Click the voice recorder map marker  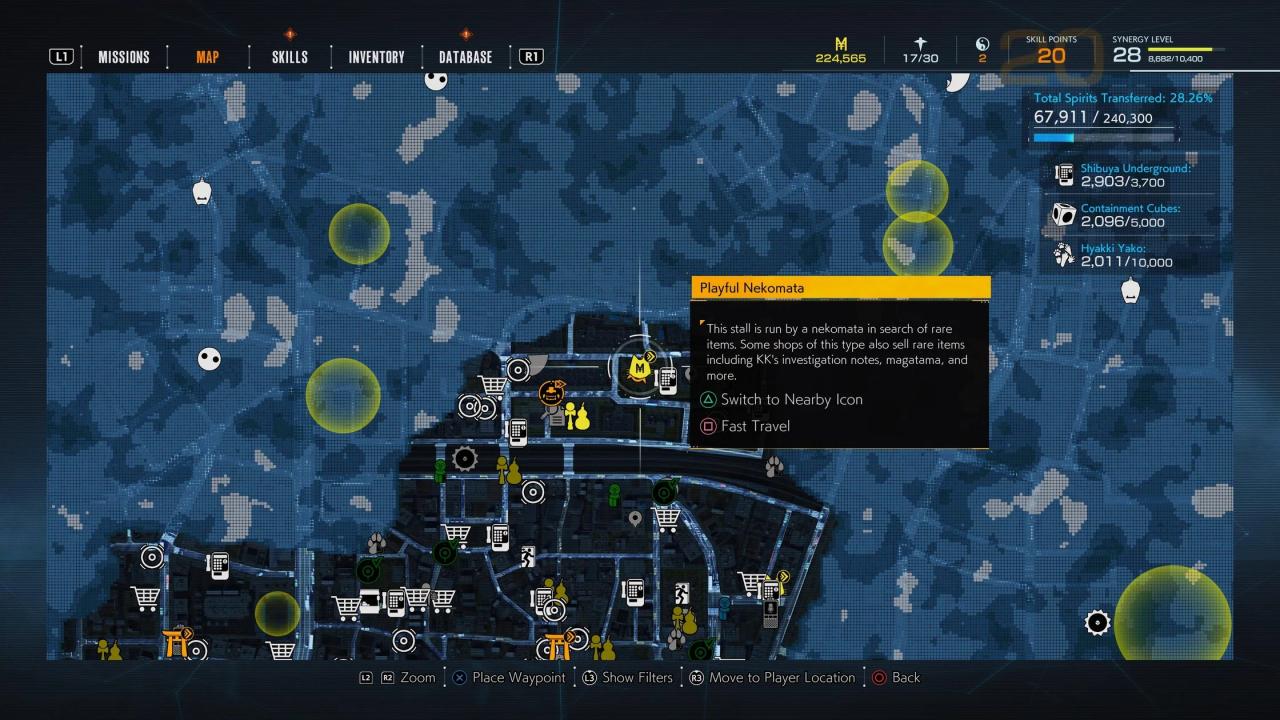(770, 611)
